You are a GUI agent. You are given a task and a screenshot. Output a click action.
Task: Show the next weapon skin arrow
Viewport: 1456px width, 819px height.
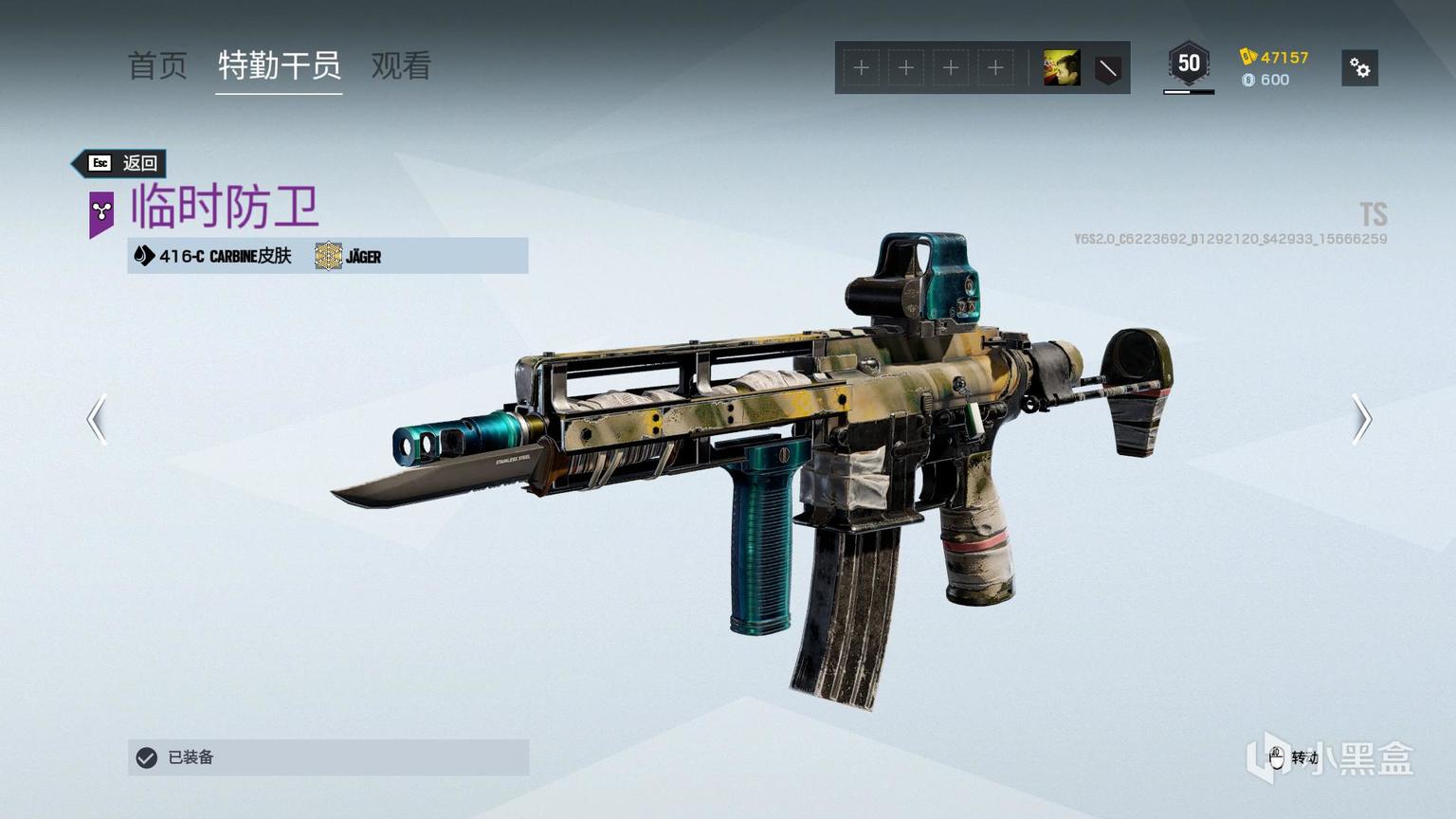[x=1361, y=419]
